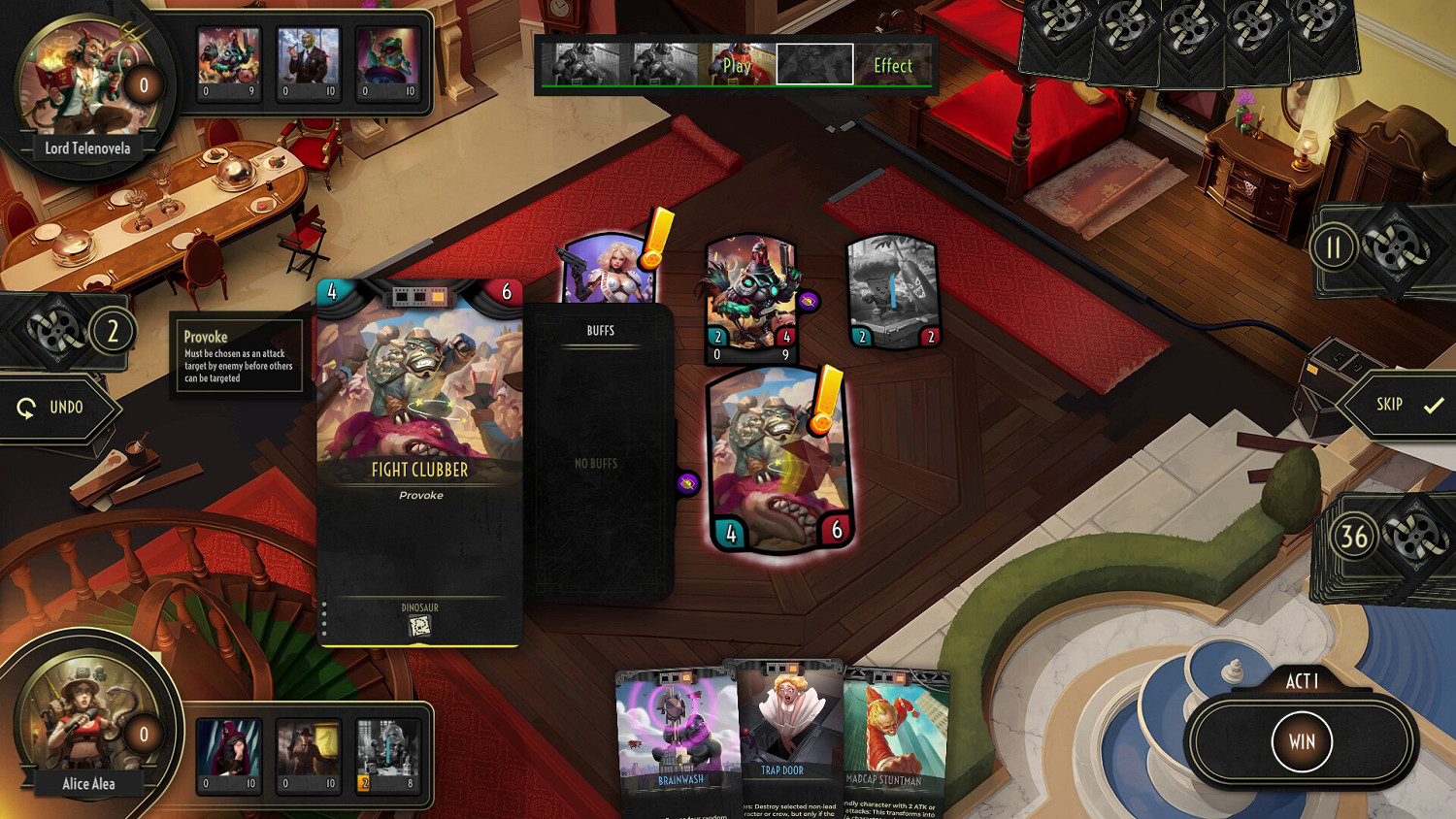Click the film strip icon atop the Trap Door card
The height and width of the screenshot is (819, 1456).
coord(784,668)
